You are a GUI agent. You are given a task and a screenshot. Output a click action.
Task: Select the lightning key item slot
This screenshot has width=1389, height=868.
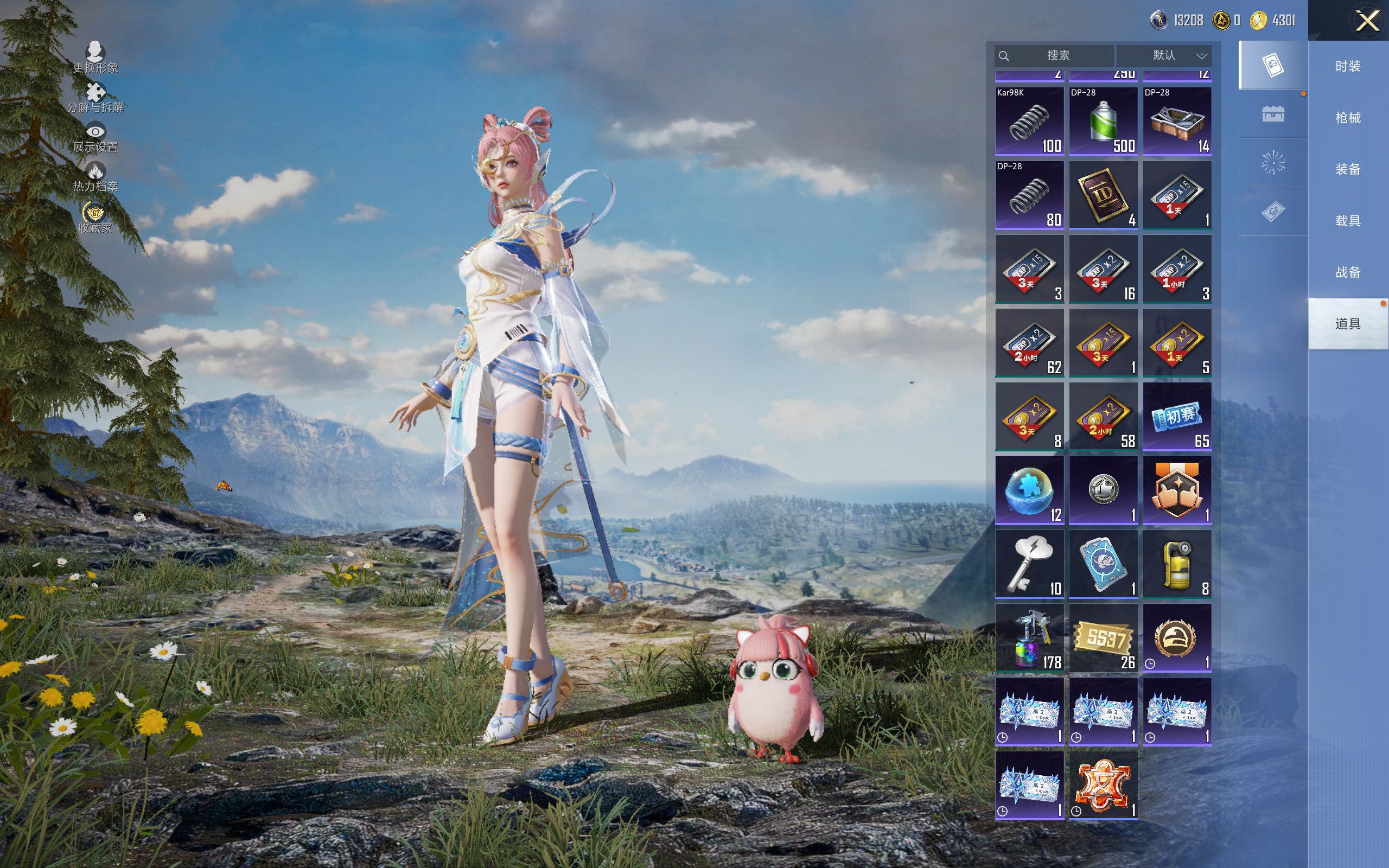[x=1029, y=564]
